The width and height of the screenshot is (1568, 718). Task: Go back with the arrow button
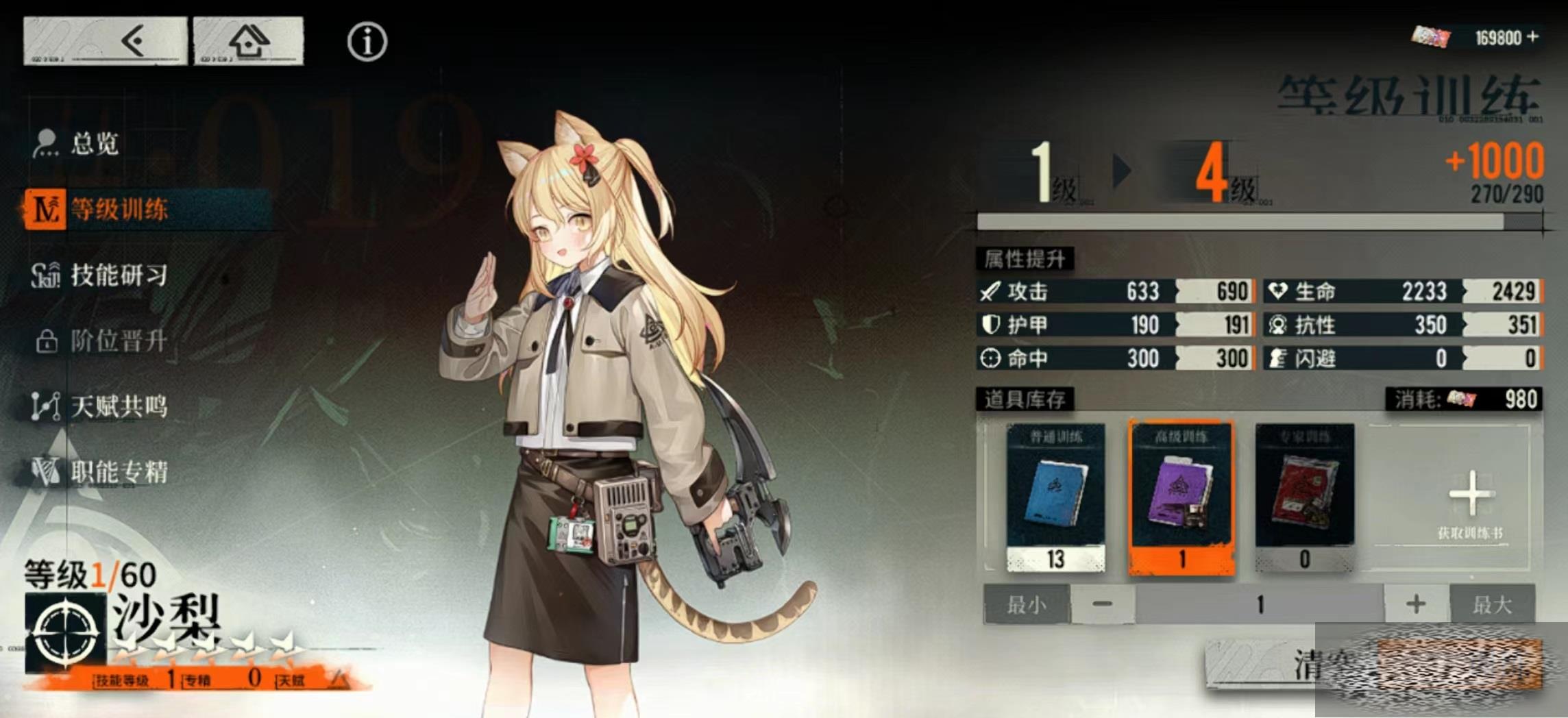105,41
